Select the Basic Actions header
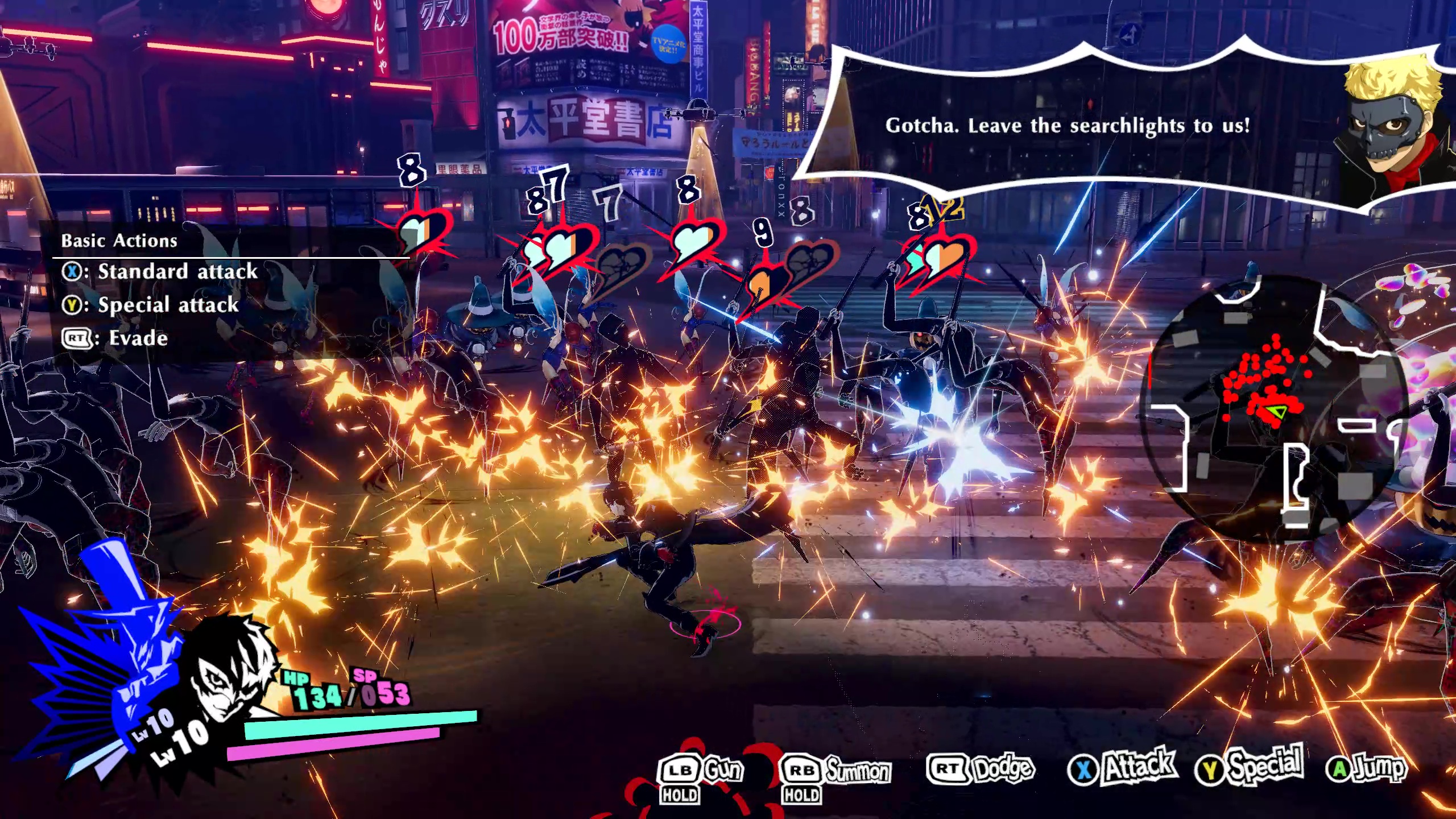This screenshot has height=819, width=1456. pyautogui.click(x=118, y=240)
